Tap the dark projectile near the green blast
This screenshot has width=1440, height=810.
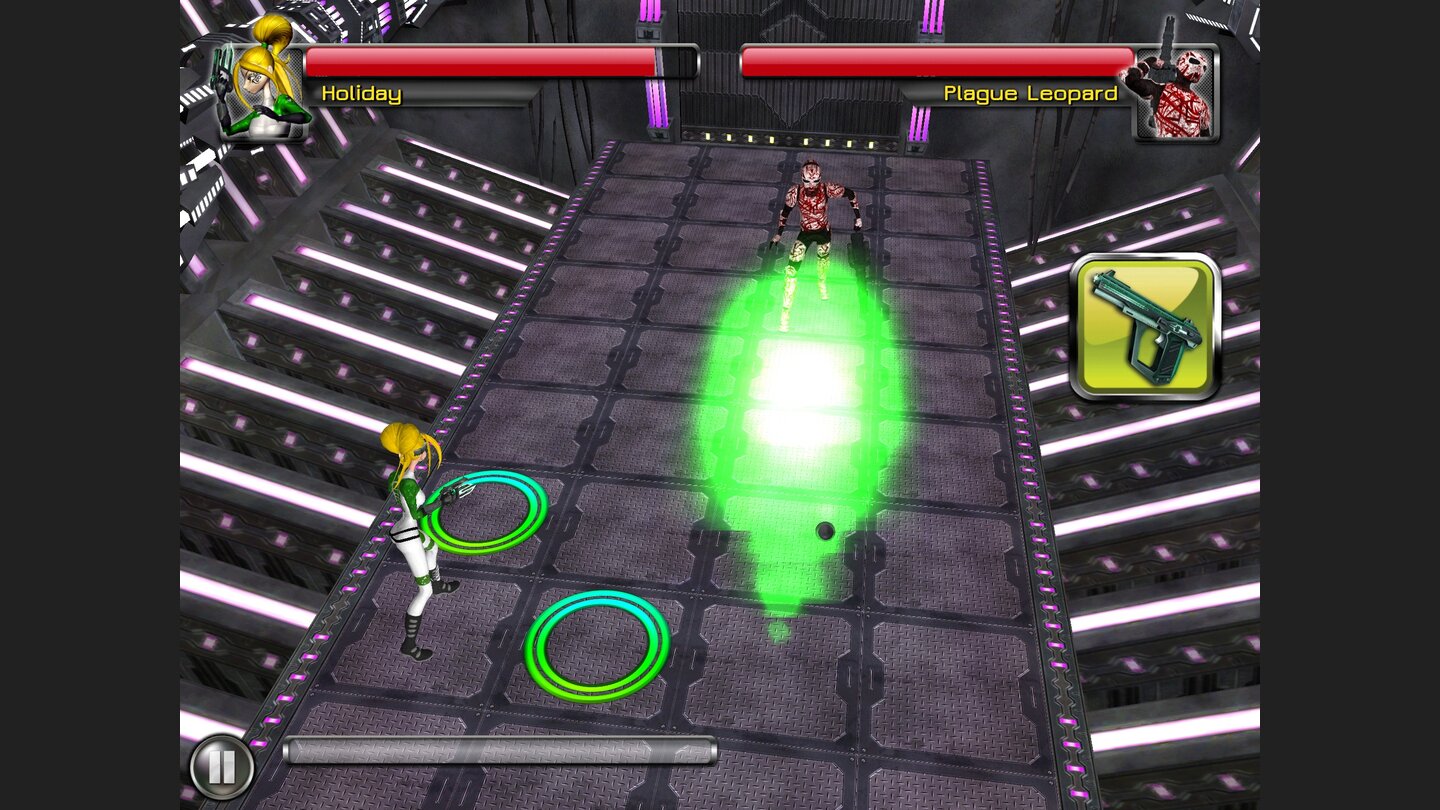point(826,531)
